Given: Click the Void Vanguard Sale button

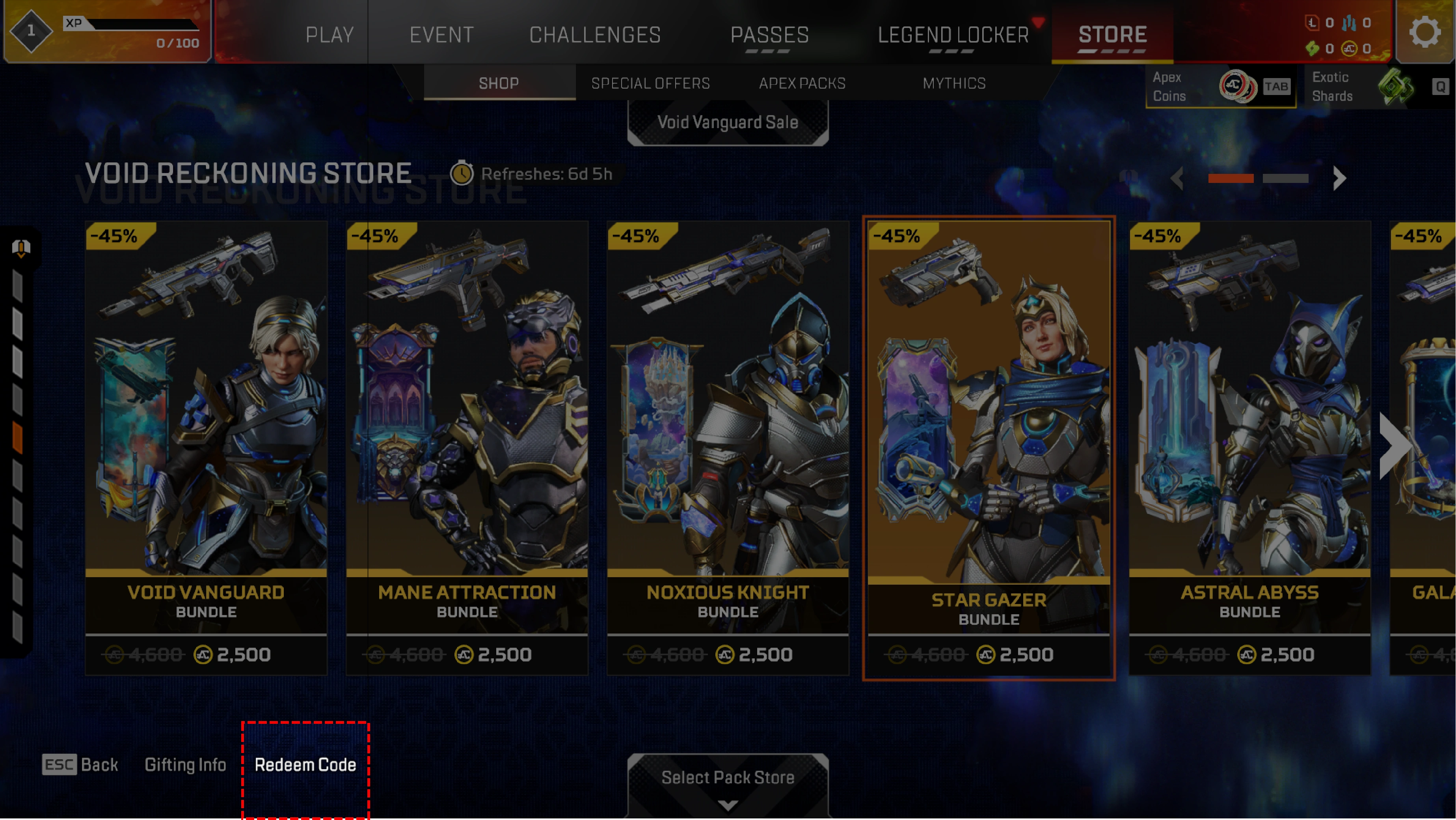Looking at the screenshot, I should click(728, 122).
